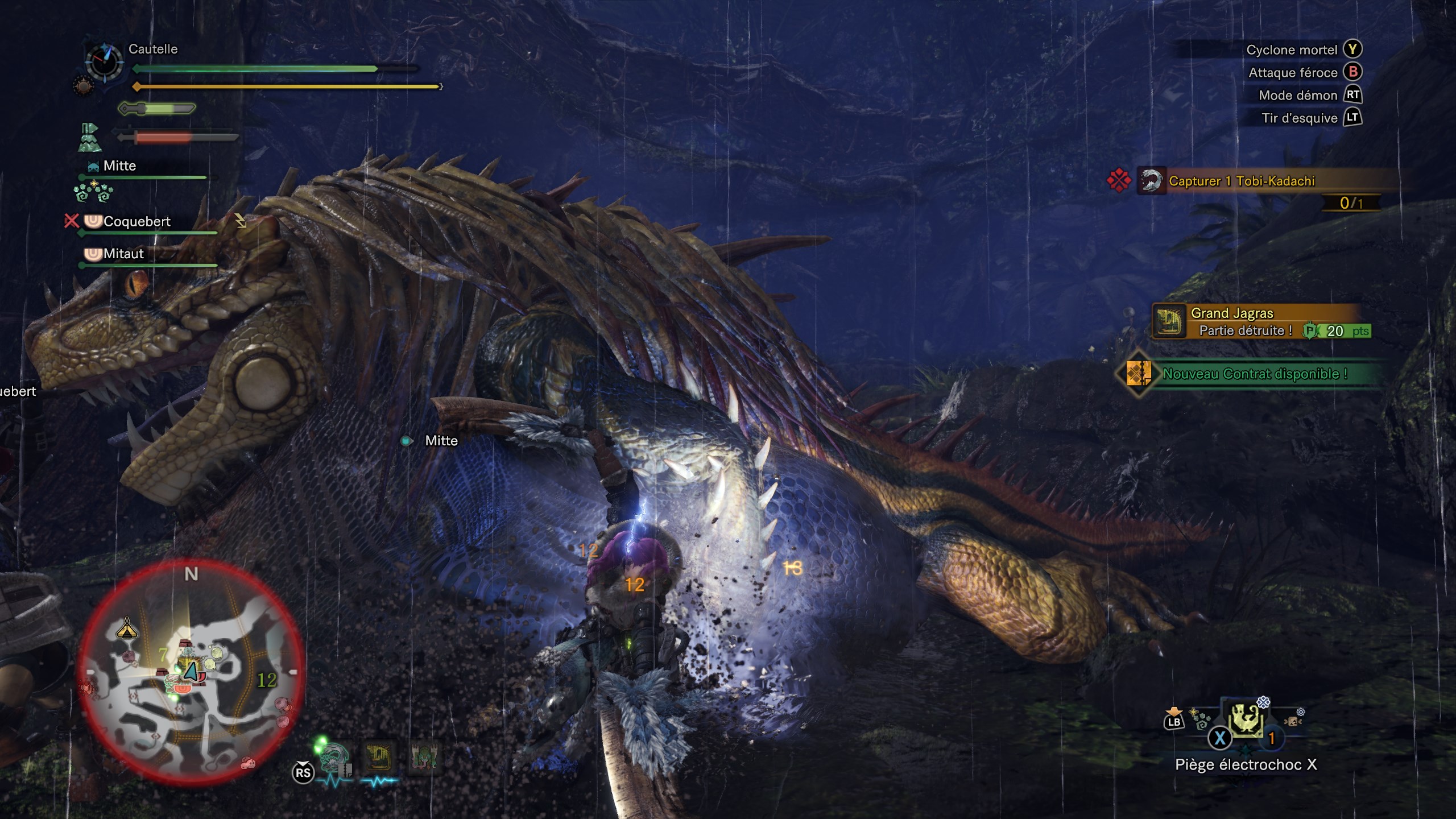Open the Nouveau Contrat disponible notification

(x=1254, y=374)
